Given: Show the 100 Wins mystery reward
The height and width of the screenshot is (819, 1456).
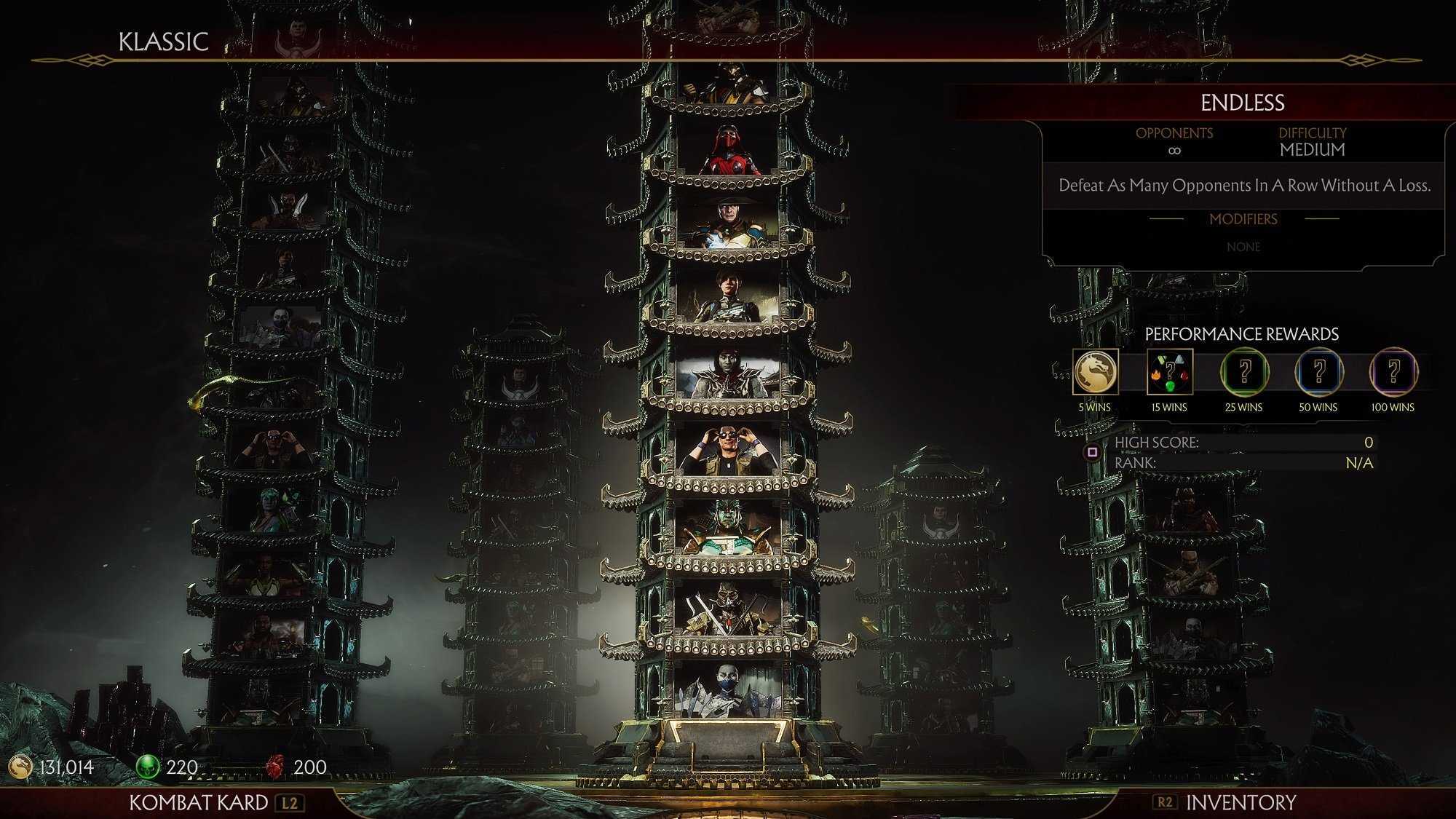Looking at the screenshot, I should tap(1393, 372).
